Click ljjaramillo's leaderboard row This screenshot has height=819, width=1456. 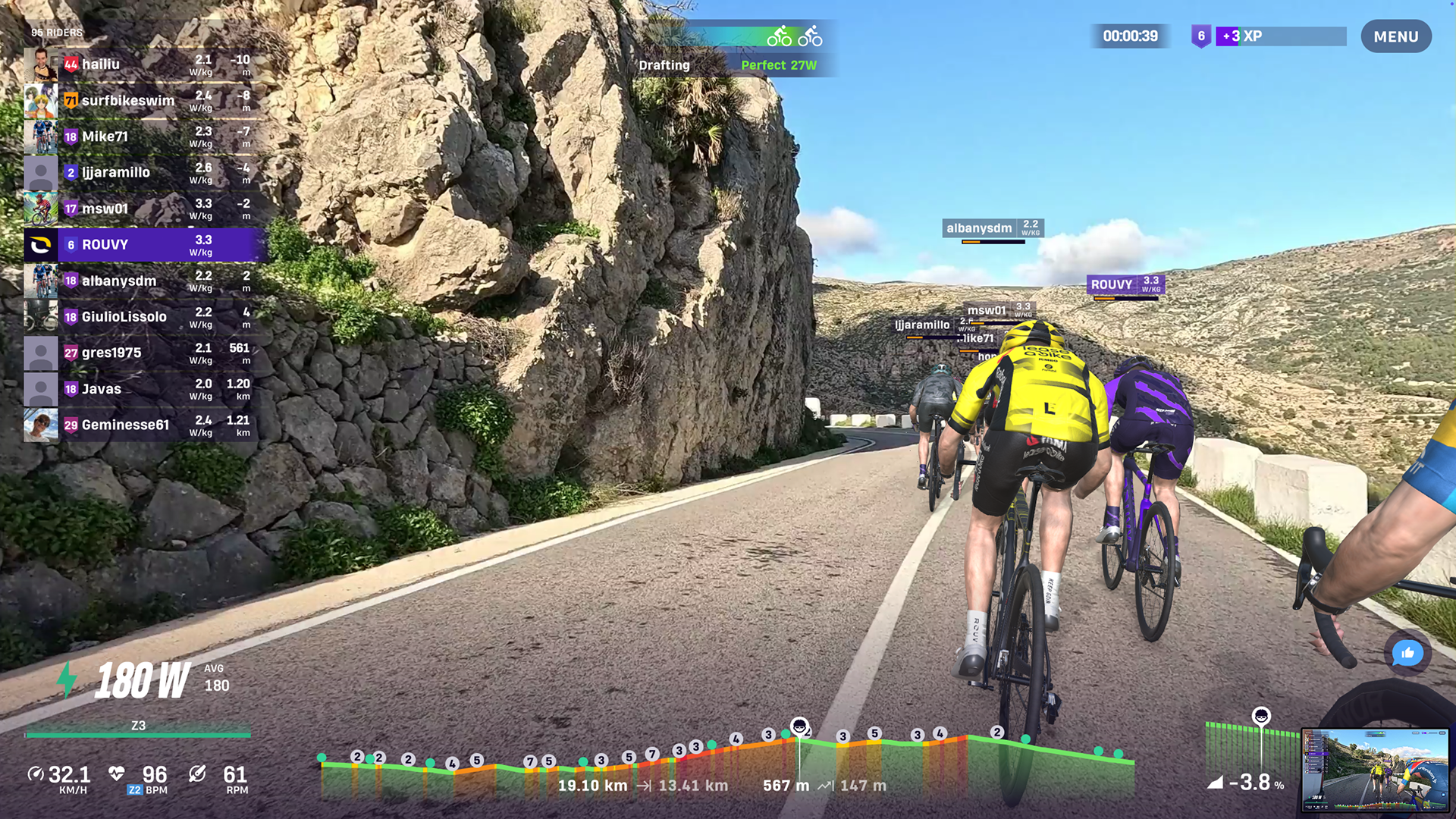click(x=144, y=173)
